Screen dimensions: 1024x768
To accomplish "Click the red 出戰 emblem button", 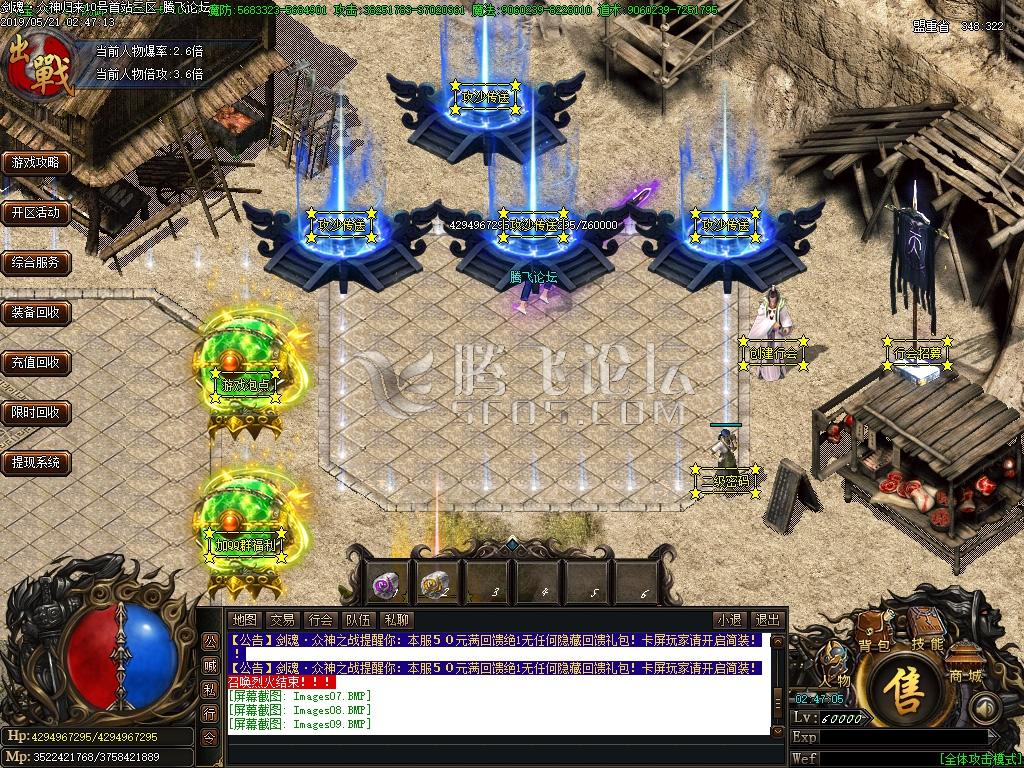I will click(x=40, y=64).
